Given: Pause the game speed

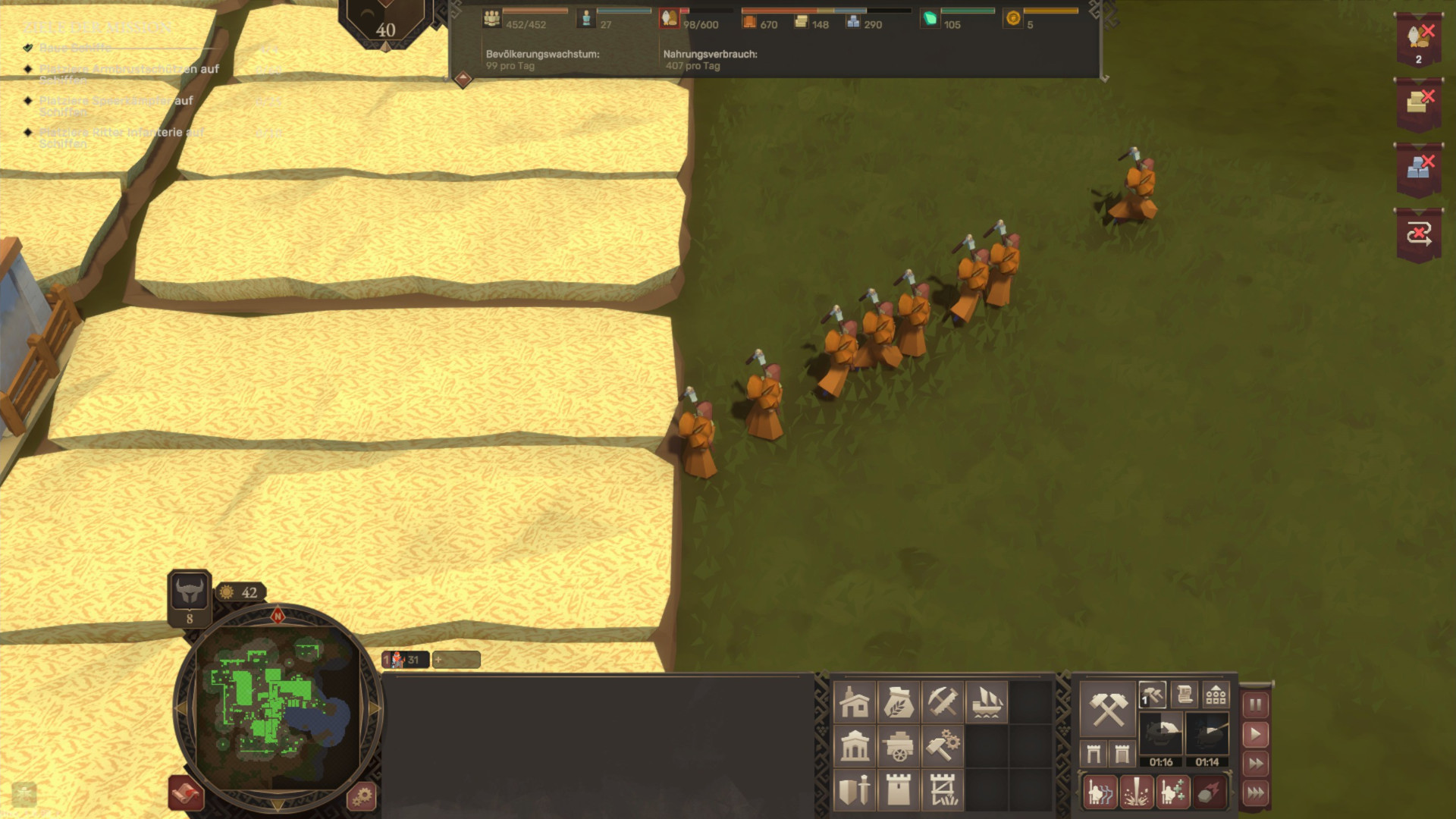Looking at the screenshot, I should click(x=1255, y=704).
